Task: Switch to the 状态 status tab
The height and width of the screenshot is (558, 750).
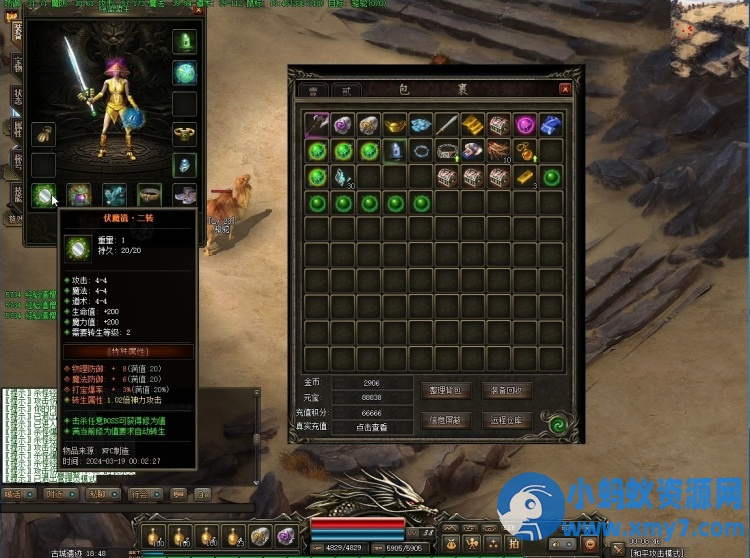Action: (x=17, y=95)
